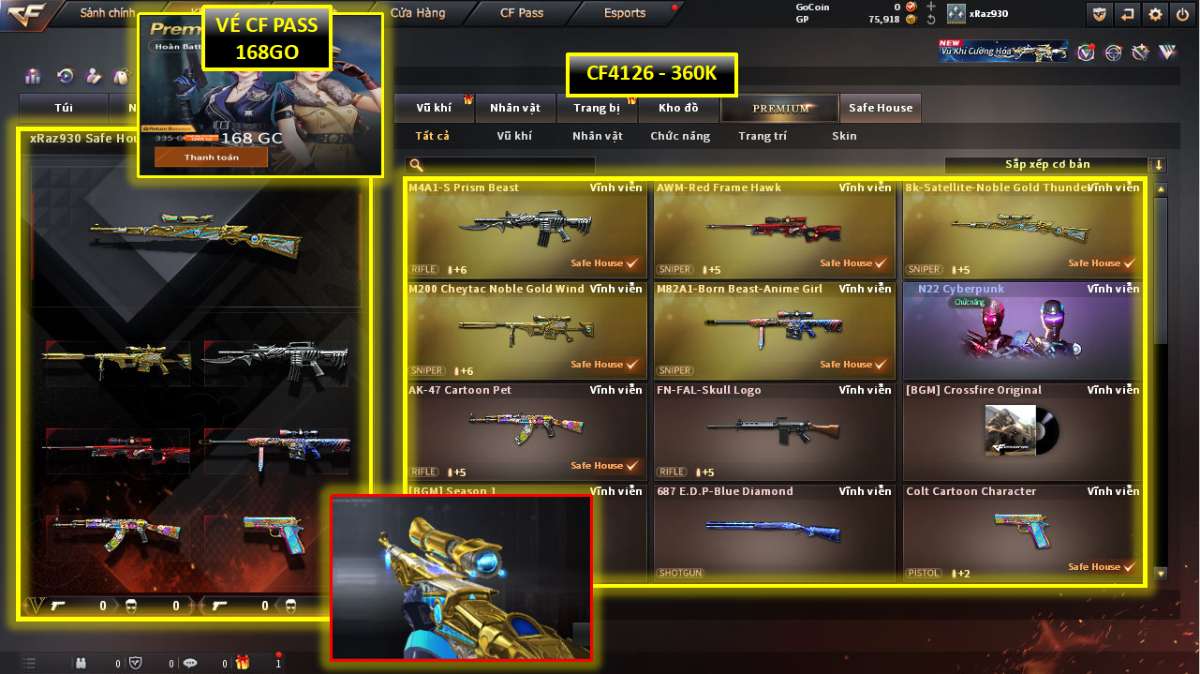Image resolution: width=1200 pixels, height=674 pixels.
Task: Open settings with the gear icon
Action: pos(1155,14)
